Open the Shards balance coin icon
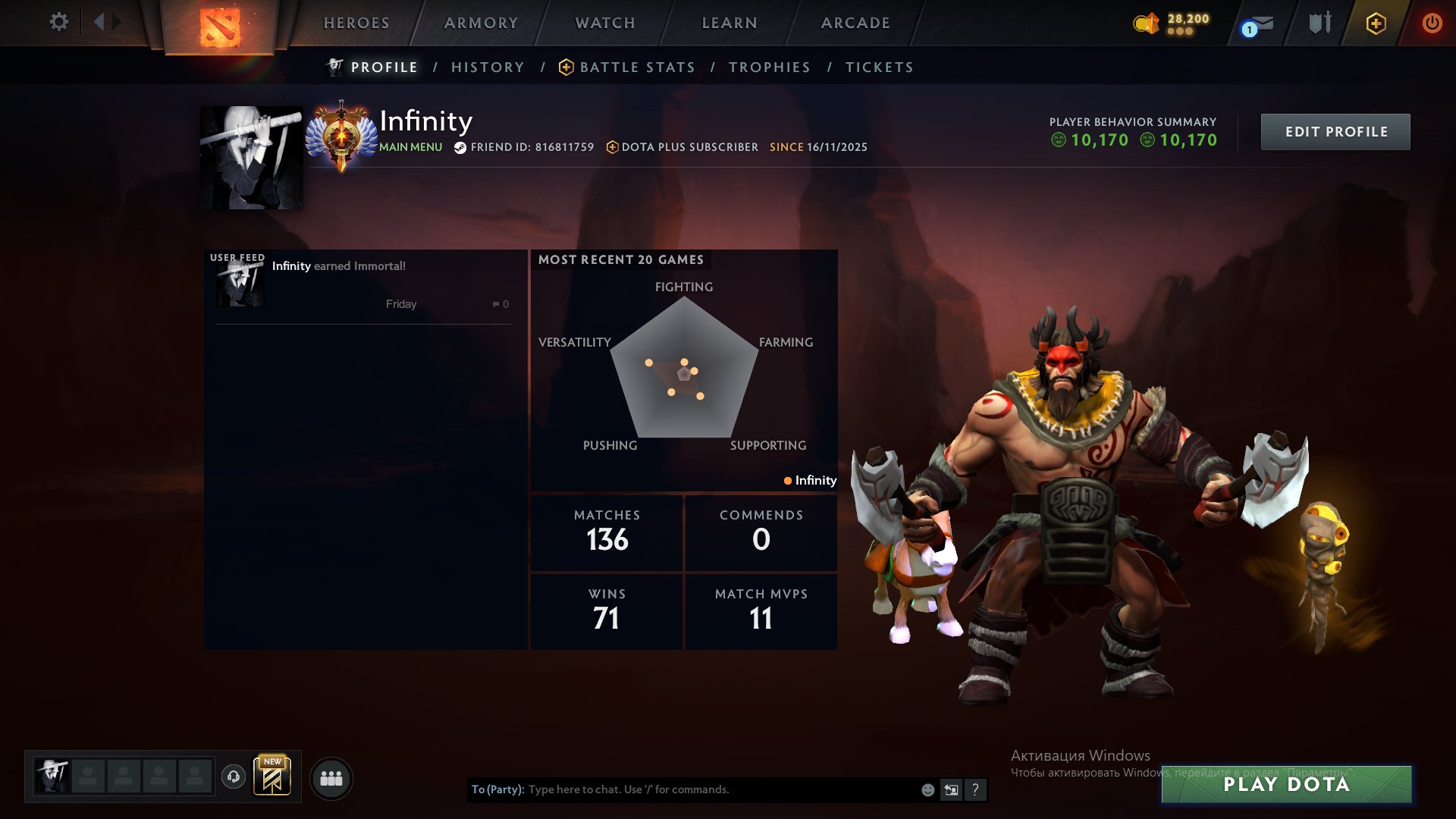1456x819 pixels. pyautogui.click(x=1146, y=24)
